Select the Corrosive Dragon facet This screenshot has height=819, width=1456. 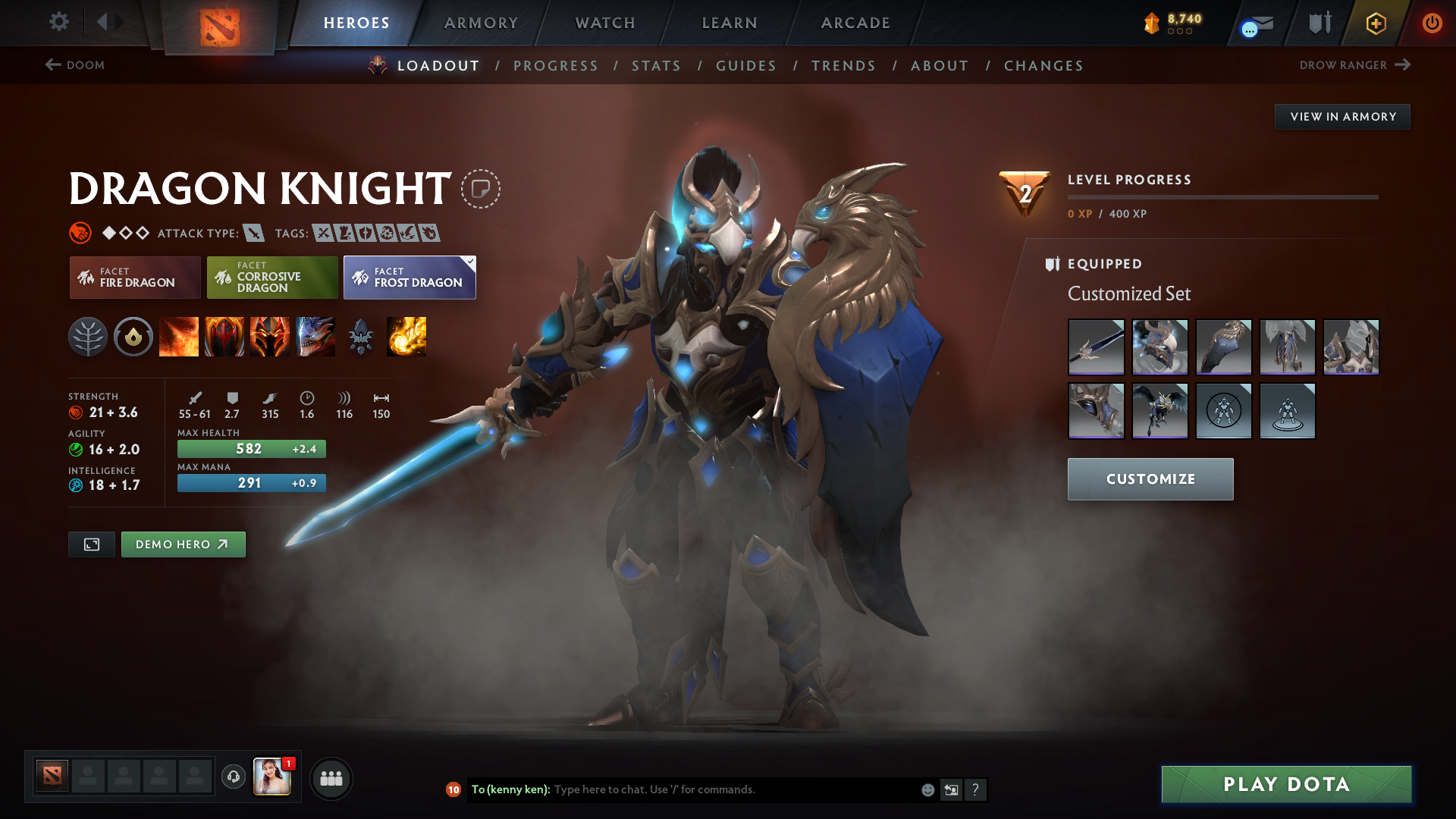coord(271,278)
